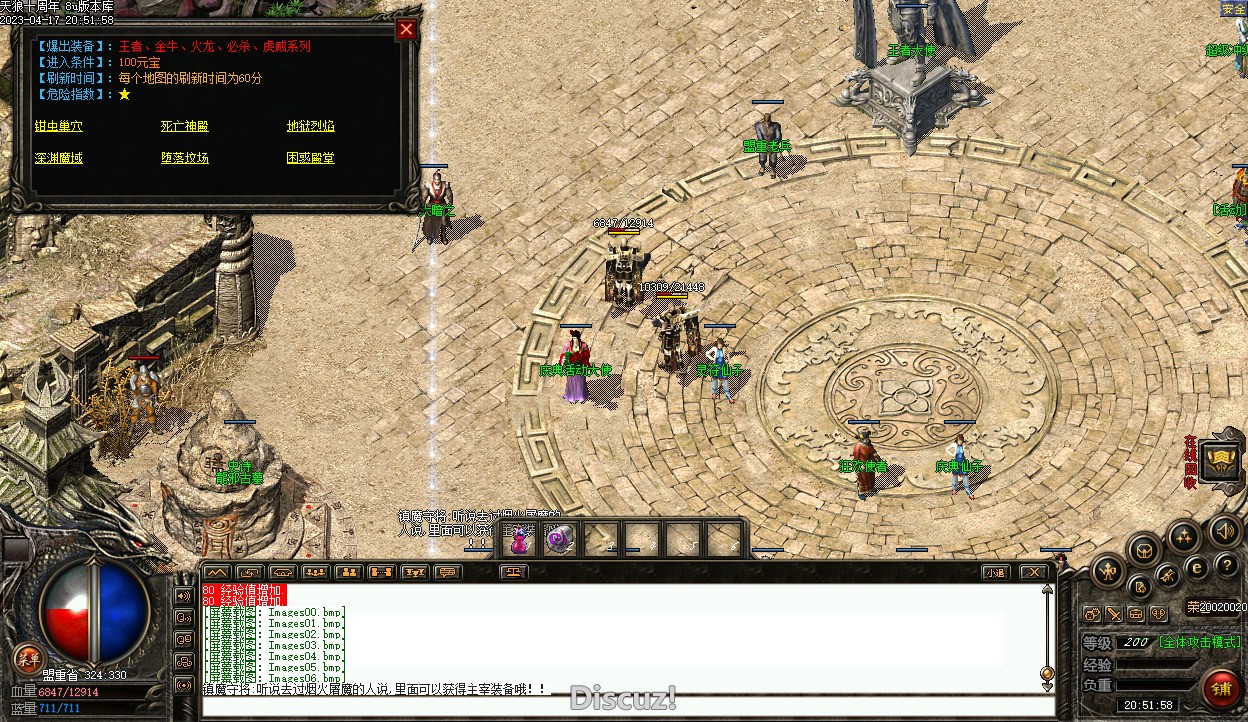Image resolution: width=1248 pixels, height=722 pixels.
Task: Pick the 困惑殿堂 option
Action: point(310,158)
